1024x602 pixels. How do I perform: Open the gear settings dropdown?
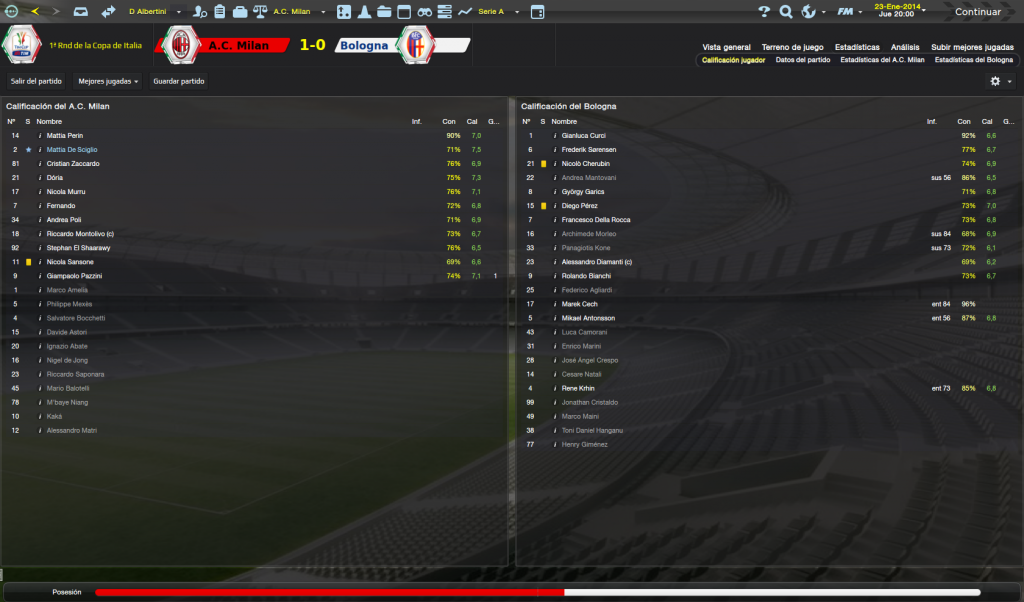coord(1000,81)
